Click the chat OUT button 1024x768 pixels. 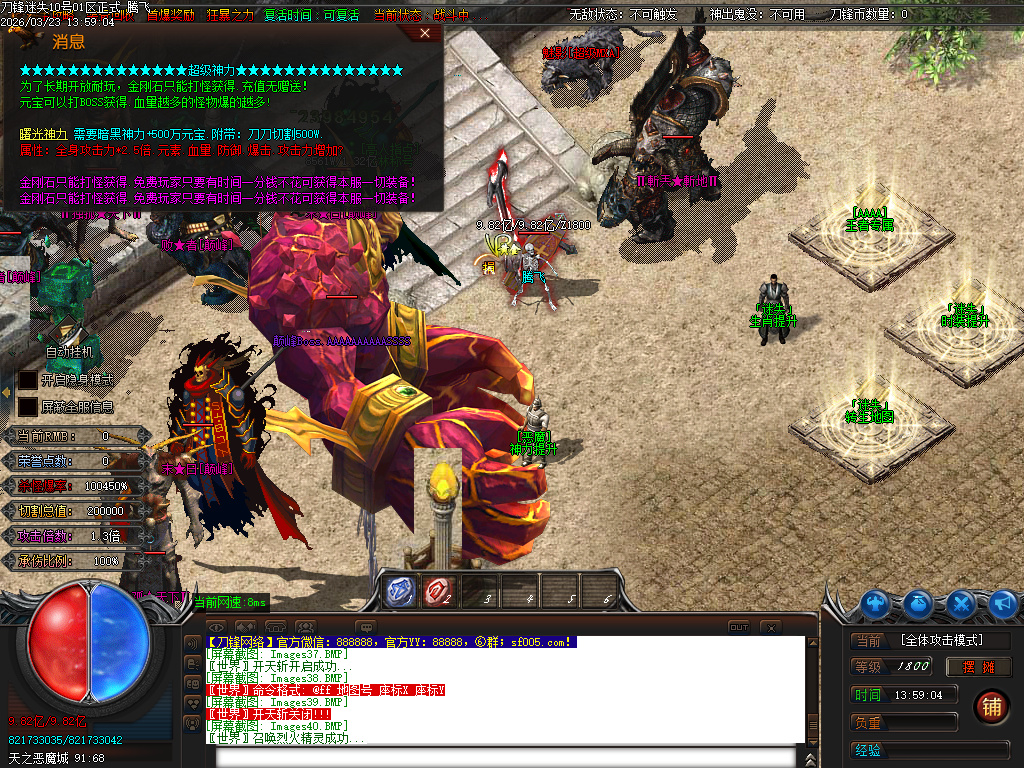coord(738,627)
